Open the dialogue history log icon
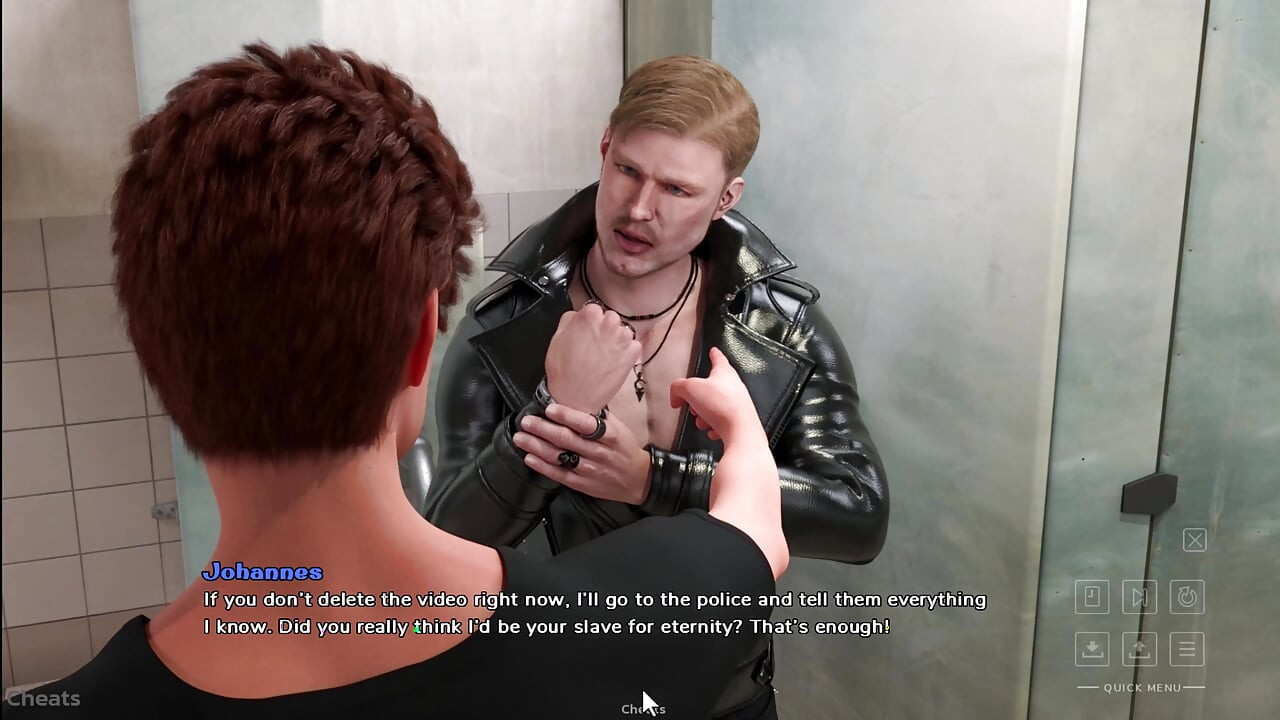 click(x=1092, y=597)
